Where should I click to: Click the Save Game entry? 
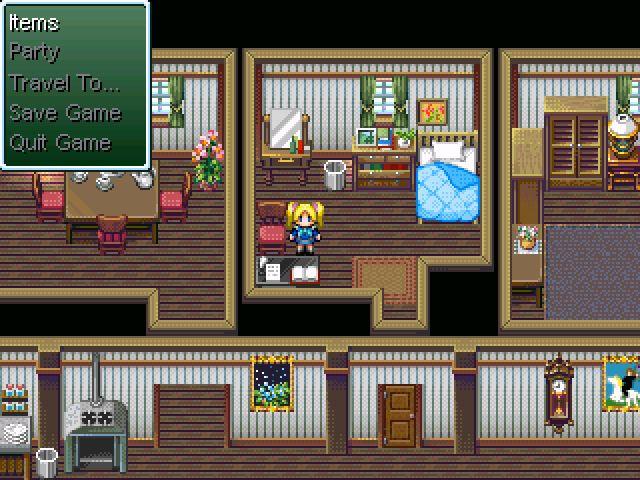pos(65,112)
